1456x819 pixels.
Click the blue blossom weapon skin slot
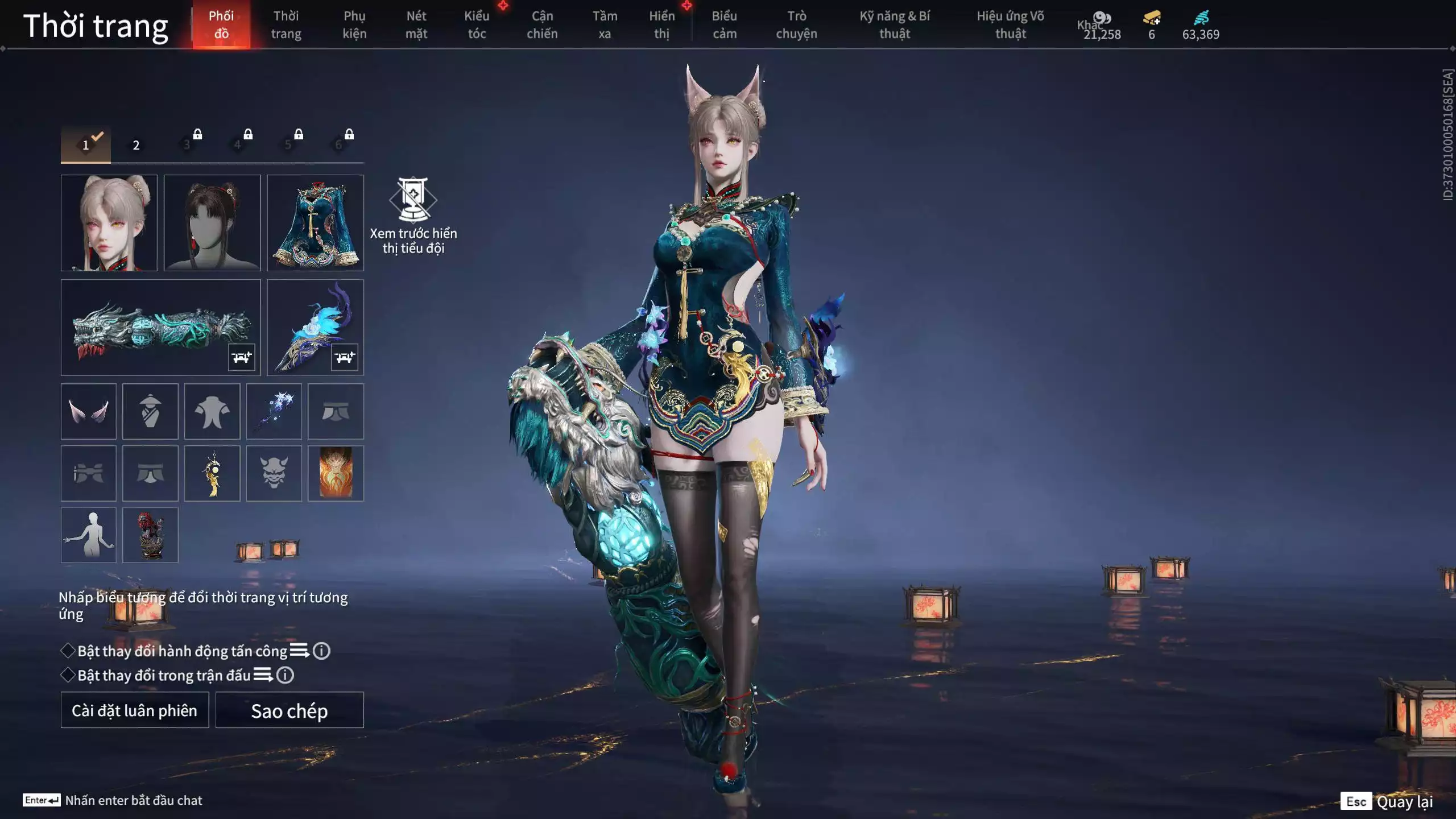275,411
